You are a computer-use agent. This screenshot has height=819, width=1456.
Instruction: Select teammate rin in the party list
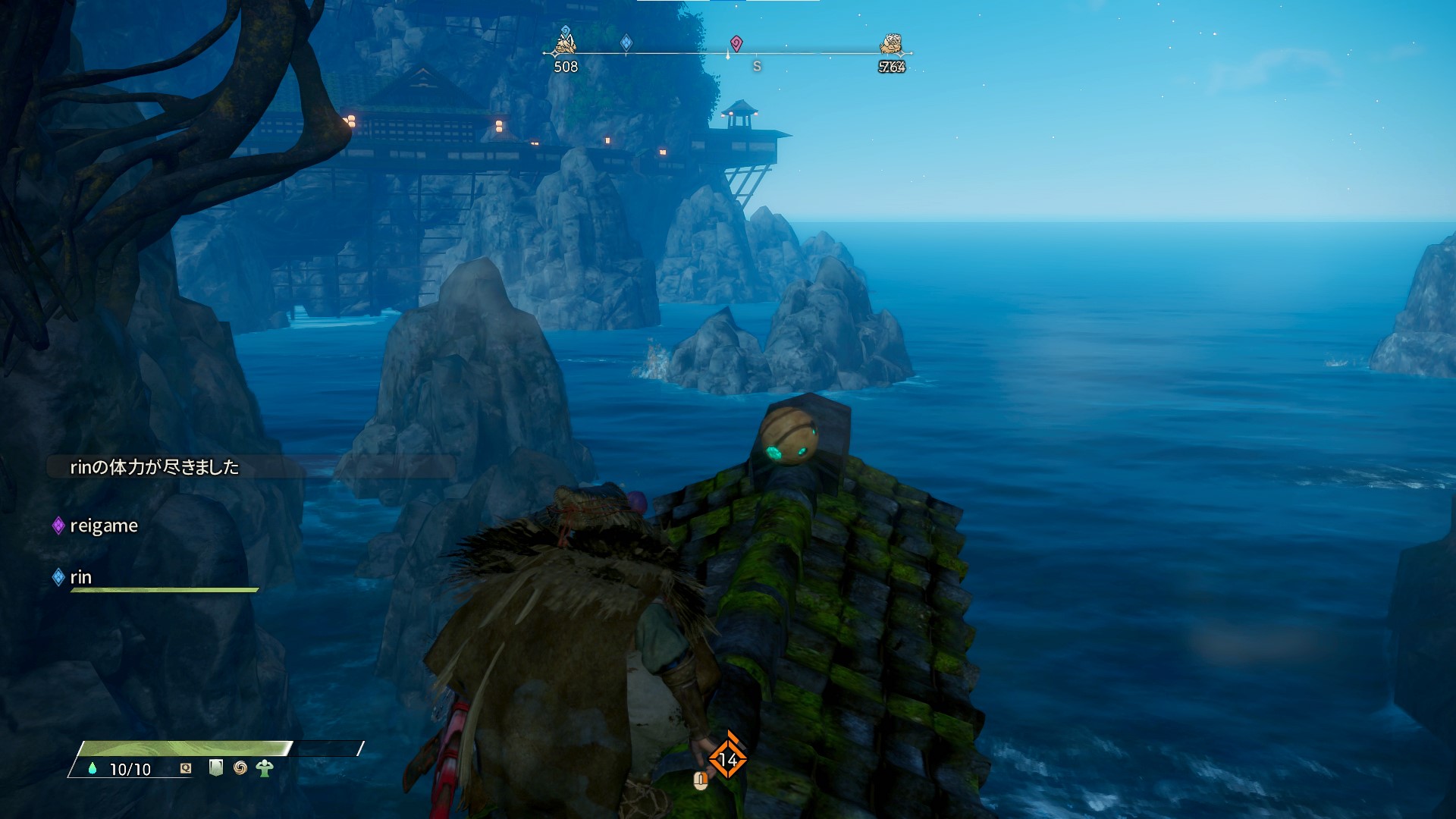pos(80,577)
